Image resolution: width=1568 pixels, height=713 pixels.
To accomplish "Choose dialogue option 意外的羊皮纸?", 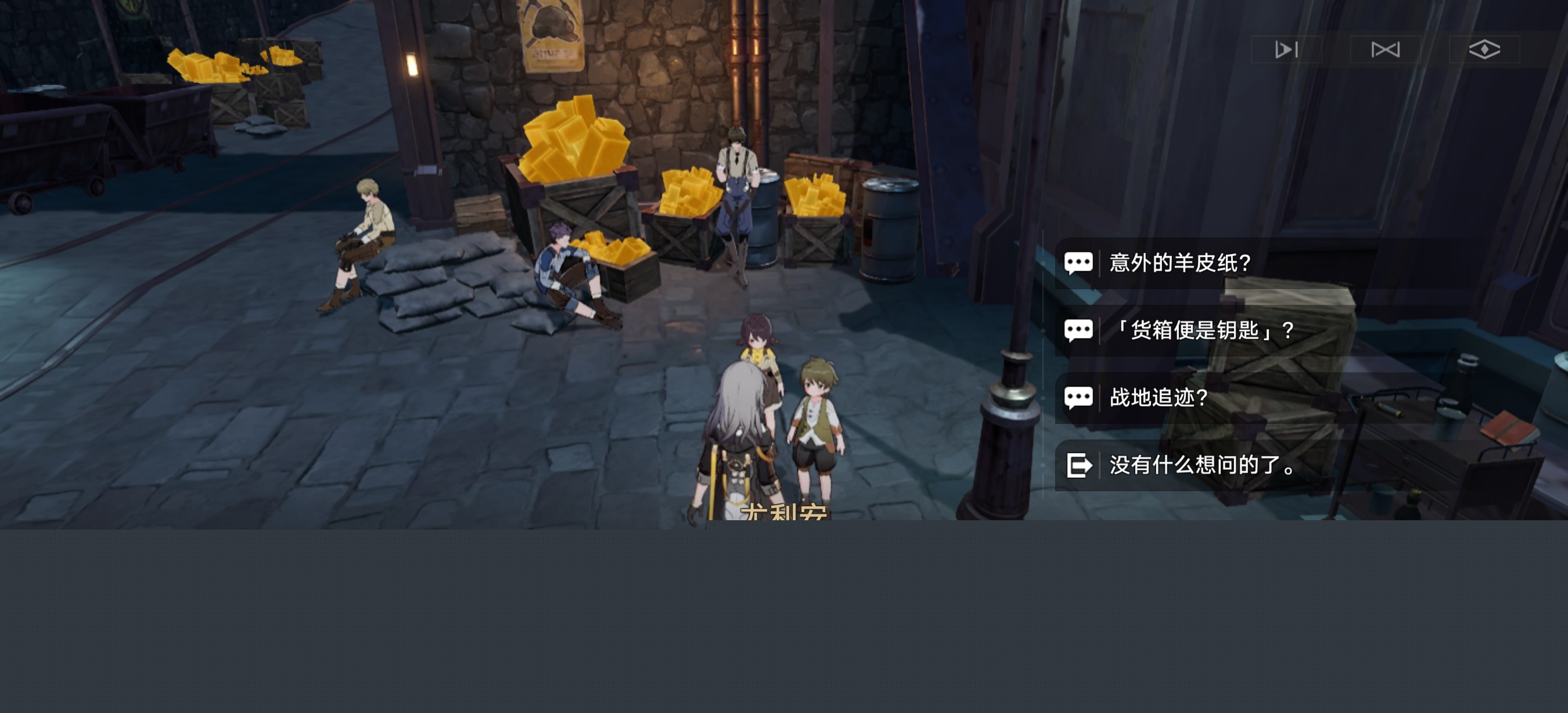I will click(1179, 263).
